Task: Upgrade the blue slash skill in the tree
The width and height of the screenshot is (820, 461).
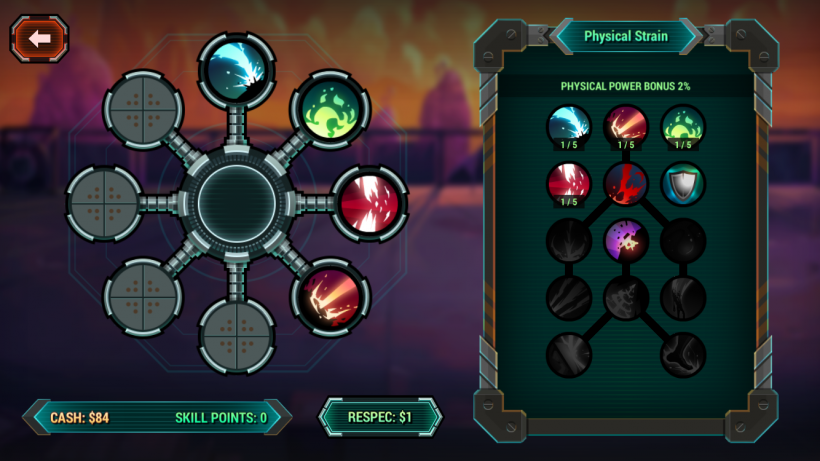Action: [569, 127]
